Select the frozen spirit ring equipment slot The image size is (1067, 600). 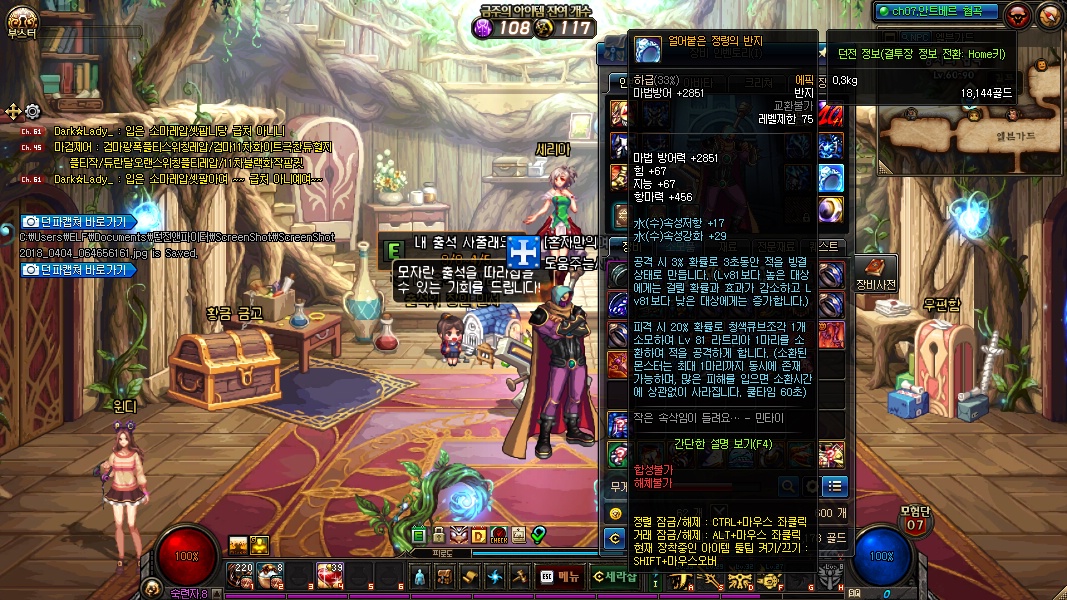831,178
